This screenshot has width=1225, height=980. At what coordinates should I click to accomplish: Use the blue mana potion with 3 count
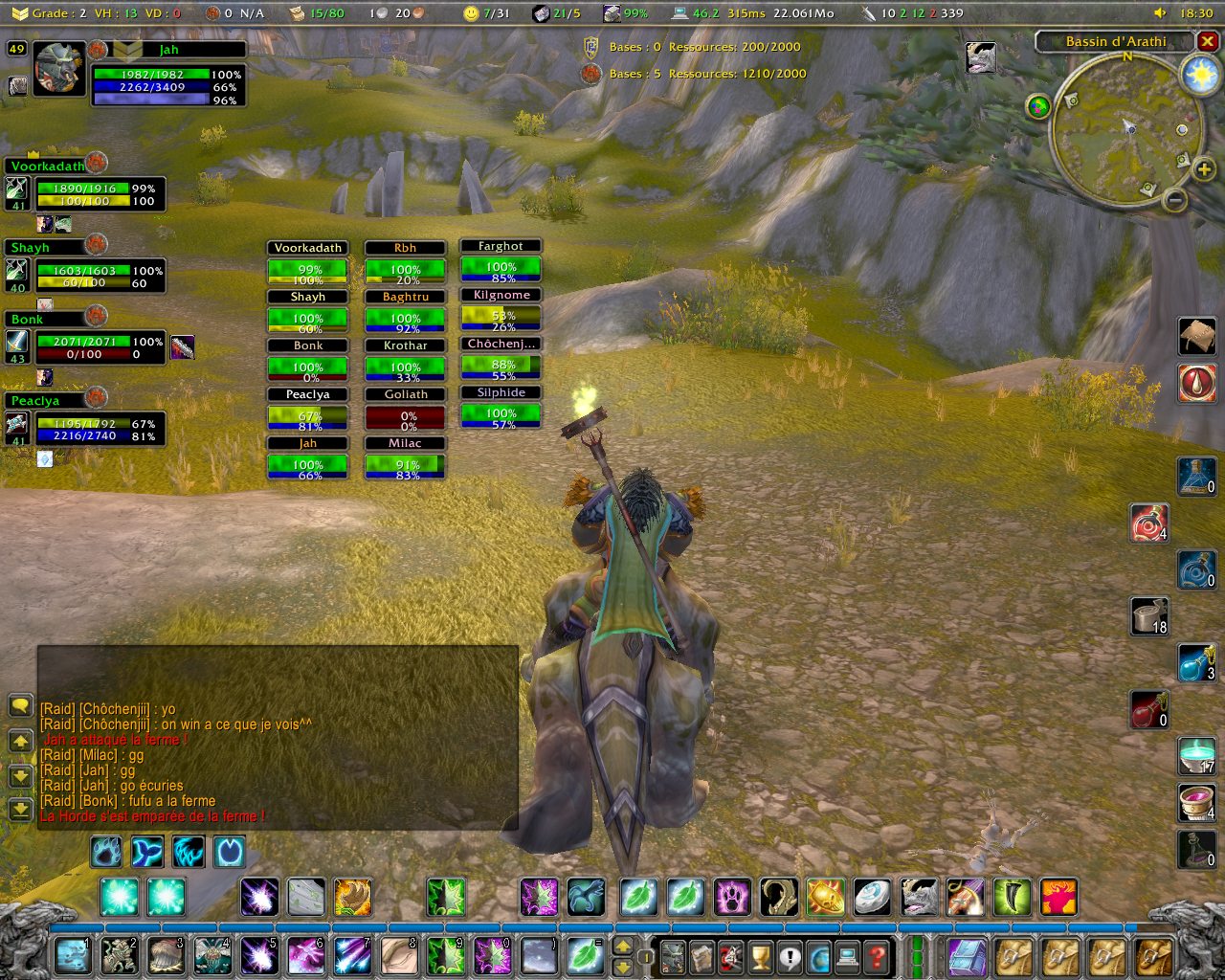pos(1196,662)
